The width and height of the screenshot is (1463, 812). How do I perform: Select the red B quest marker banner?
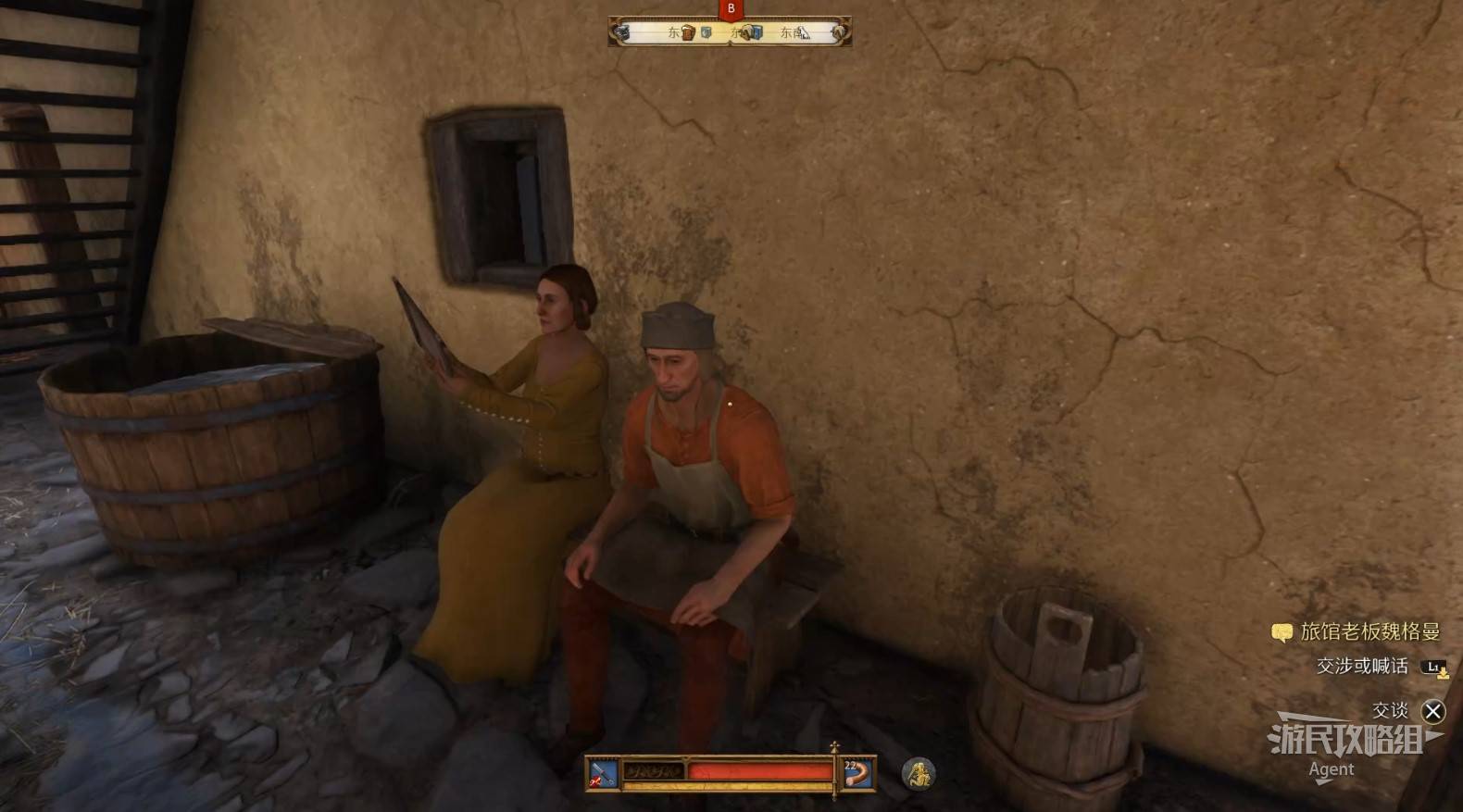[x=731, y=9]
